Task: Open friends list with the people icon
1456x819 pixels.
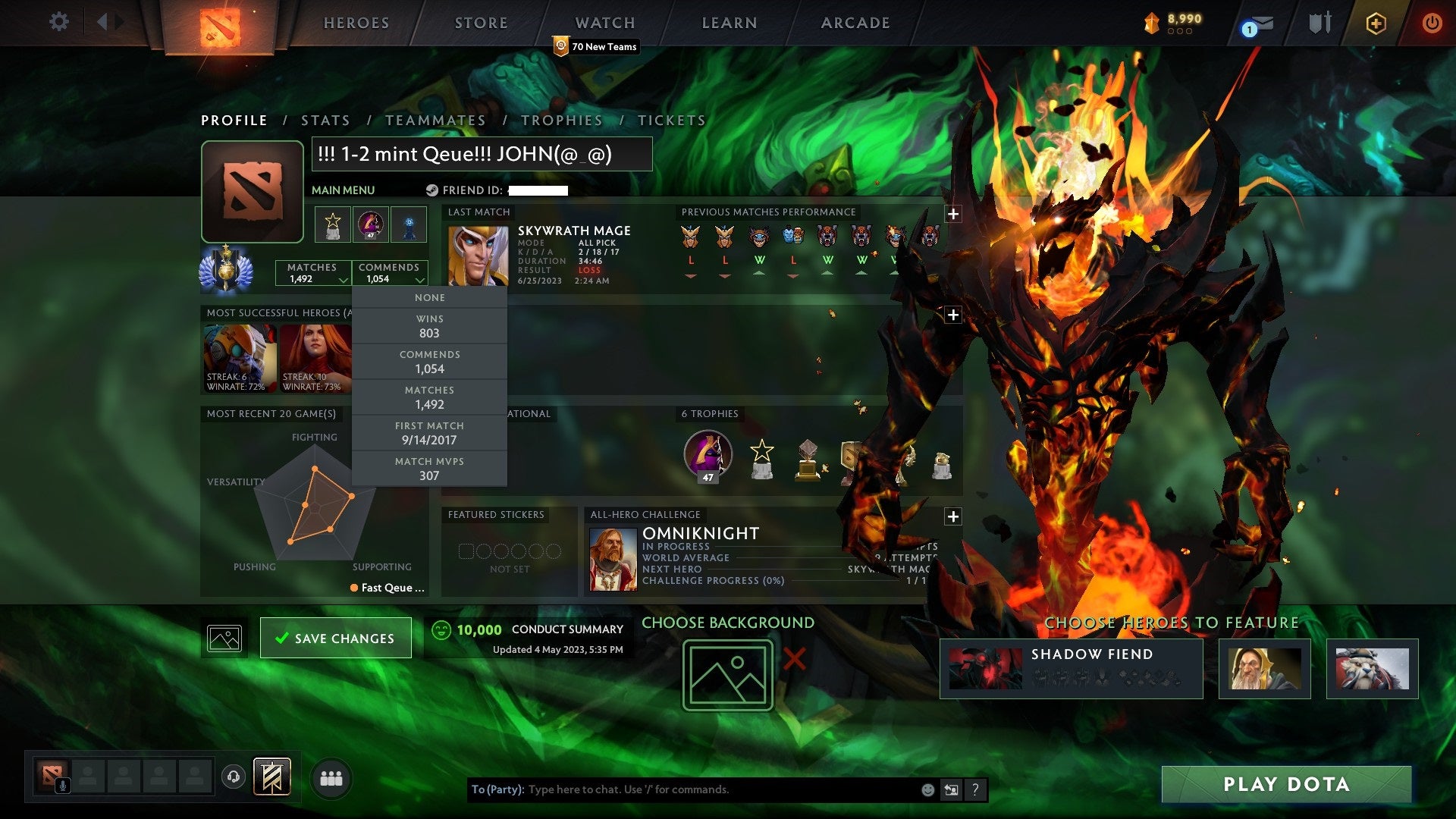Action: coord(330,778)
